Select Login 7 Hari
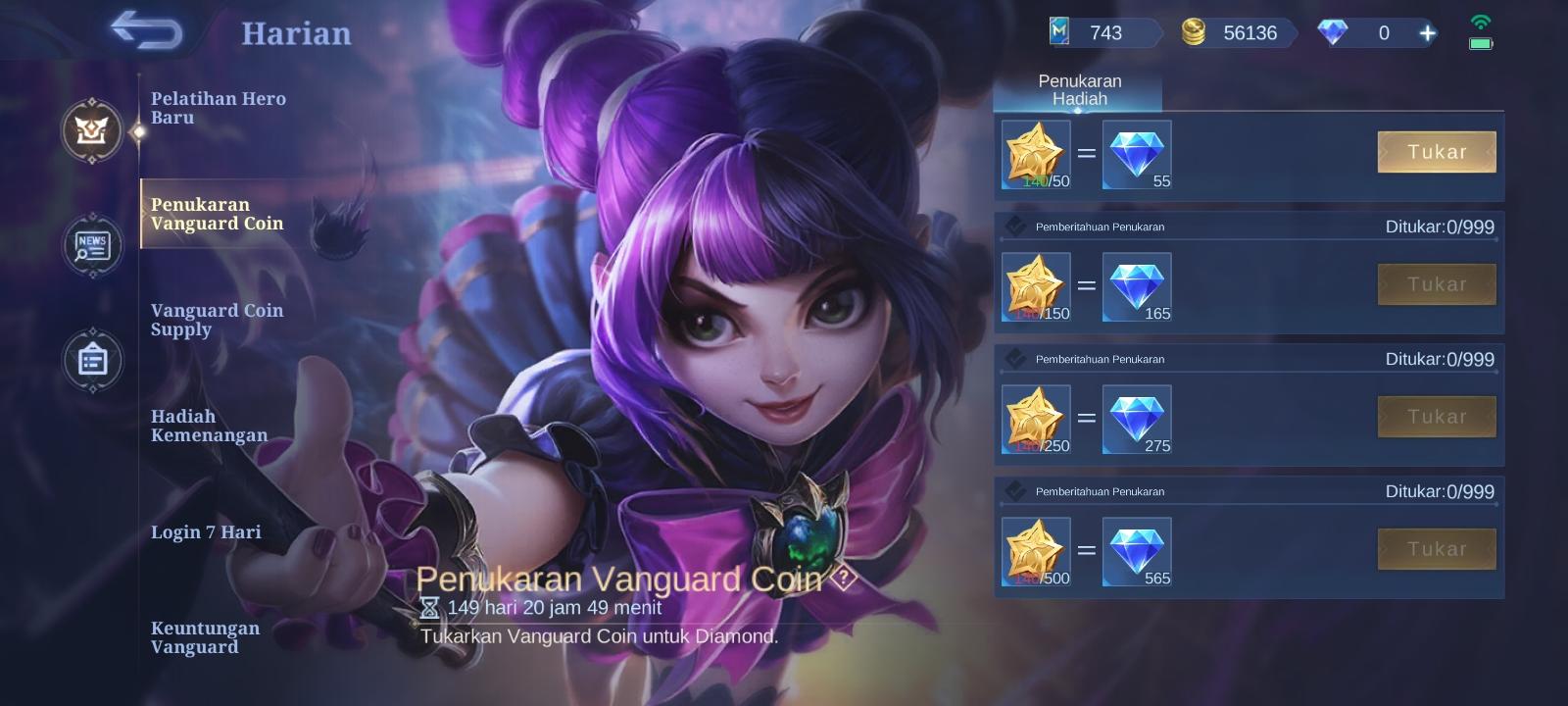1568x706 pixels. [x=205, y=531]
